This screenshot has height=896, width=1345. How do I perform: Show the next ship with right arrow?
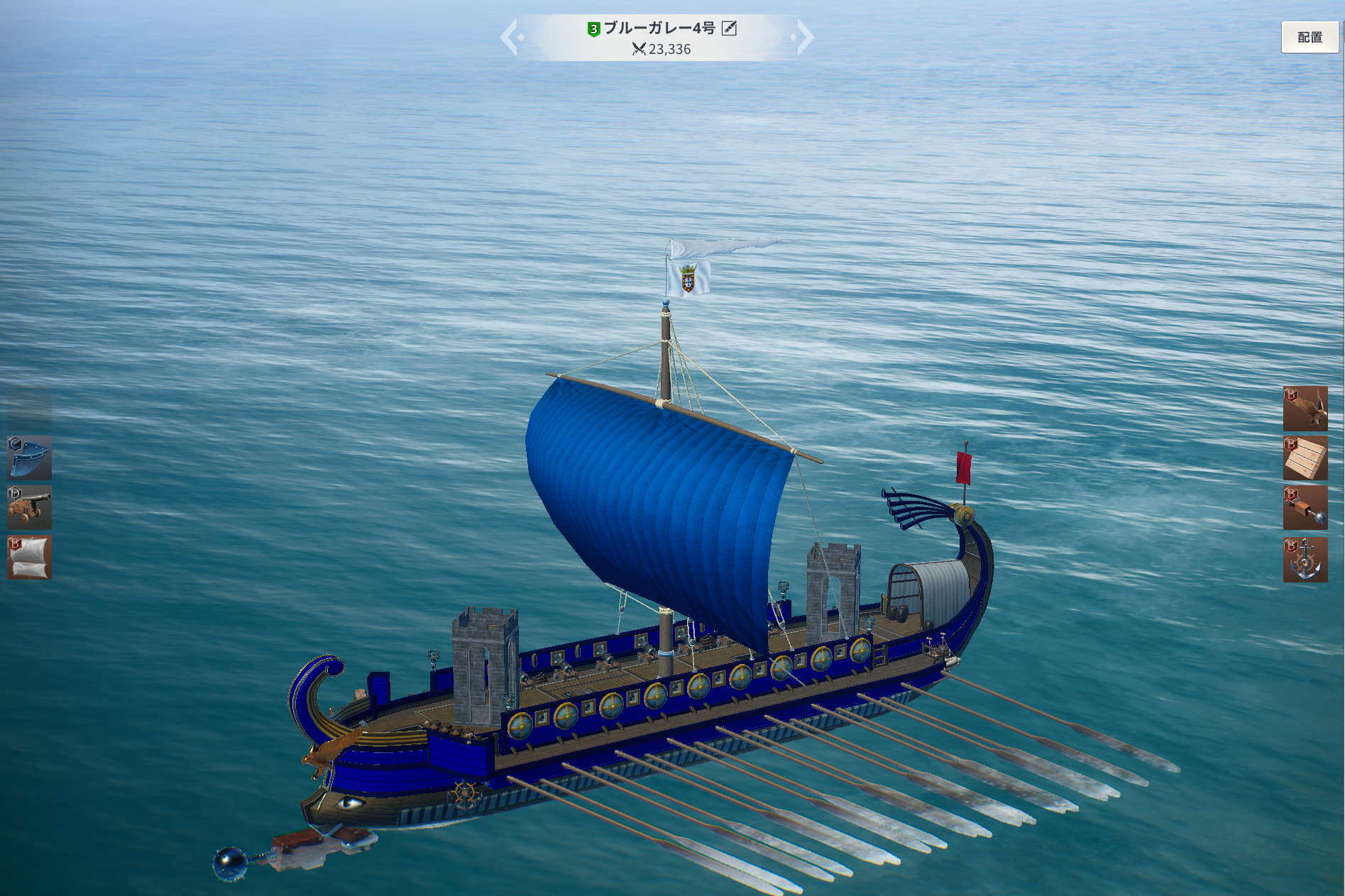(x=804, y=38)
